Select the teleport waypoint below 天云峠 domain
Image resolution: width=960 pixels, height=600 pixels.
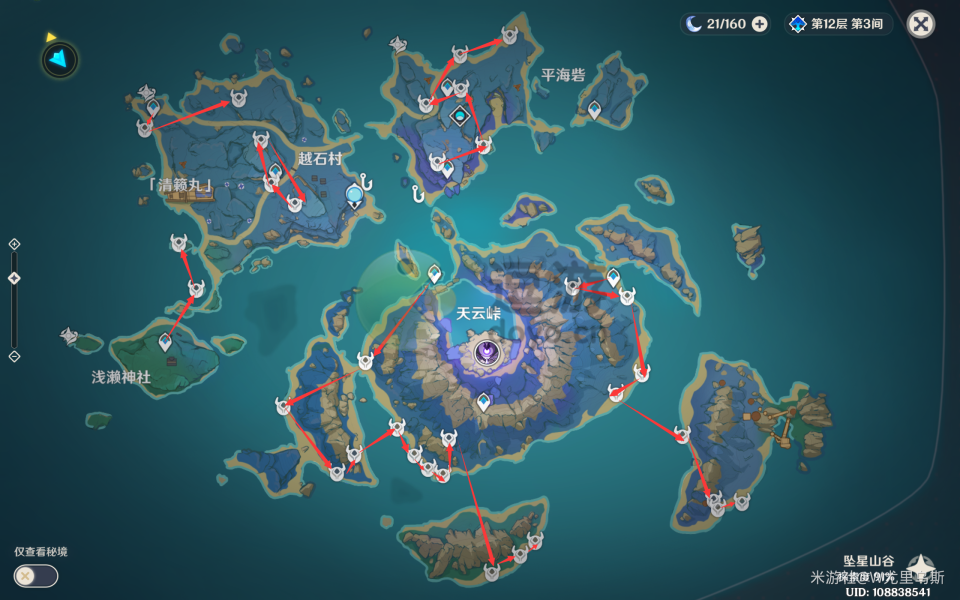click(x=484, y=402)
